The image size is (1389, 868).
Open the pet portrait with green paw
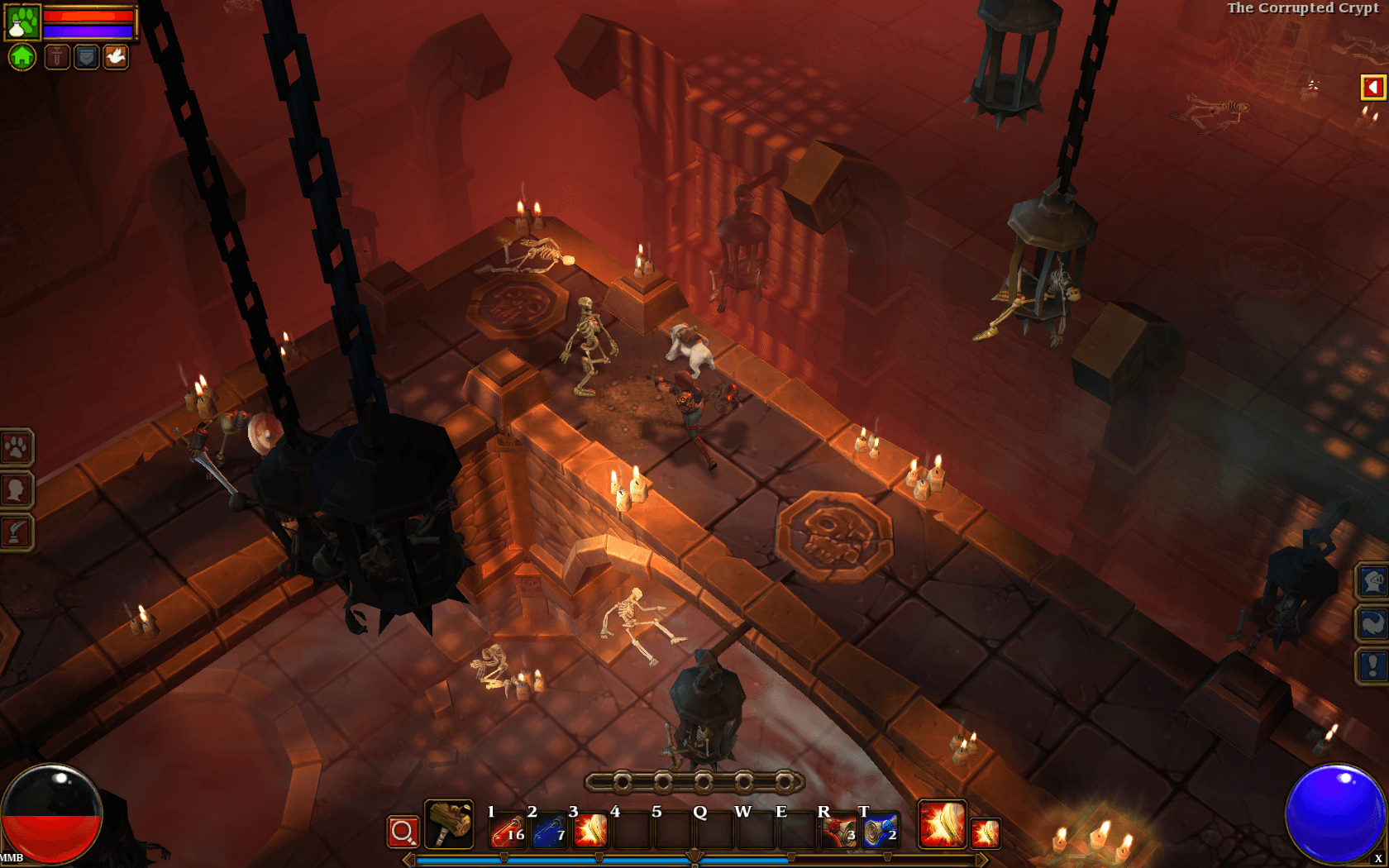click(22, 22)
